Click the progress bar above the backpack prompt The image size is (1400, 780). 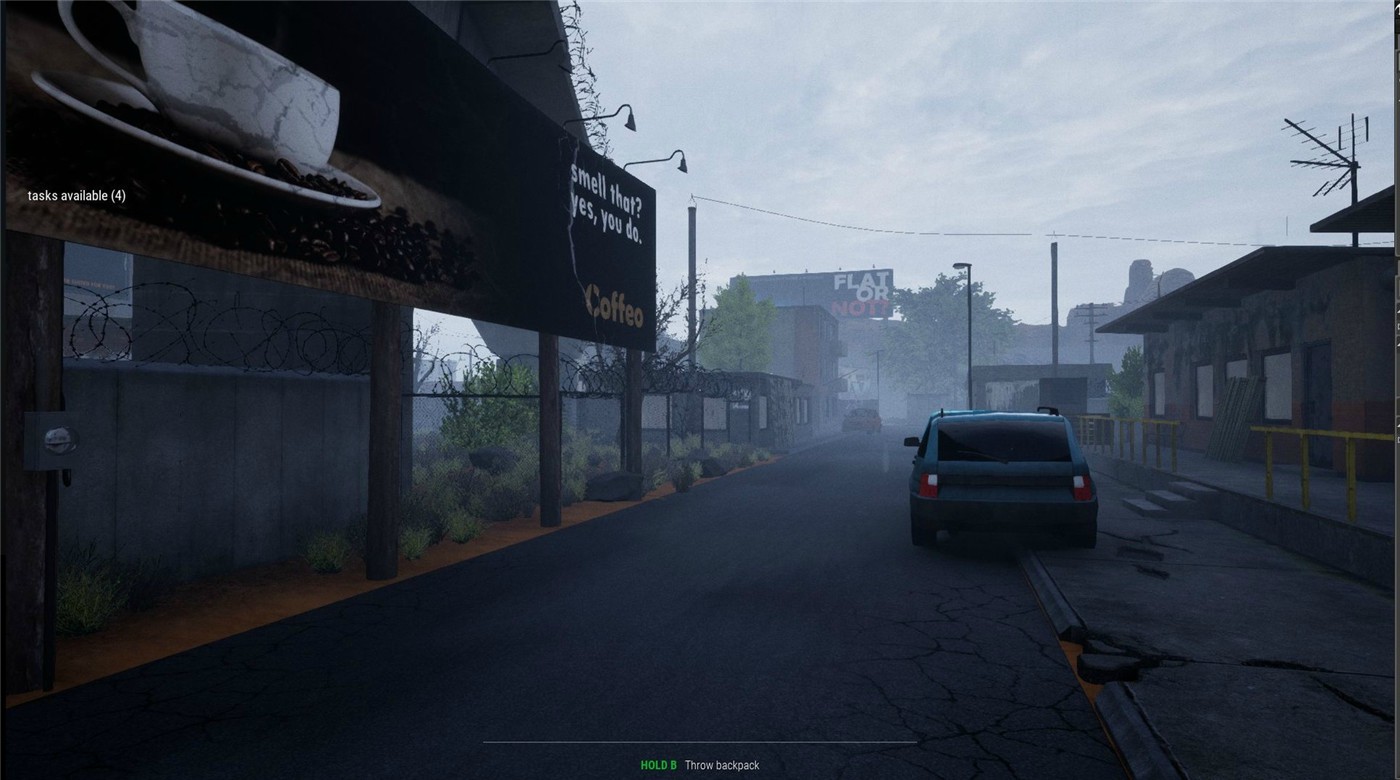(700, 744)
